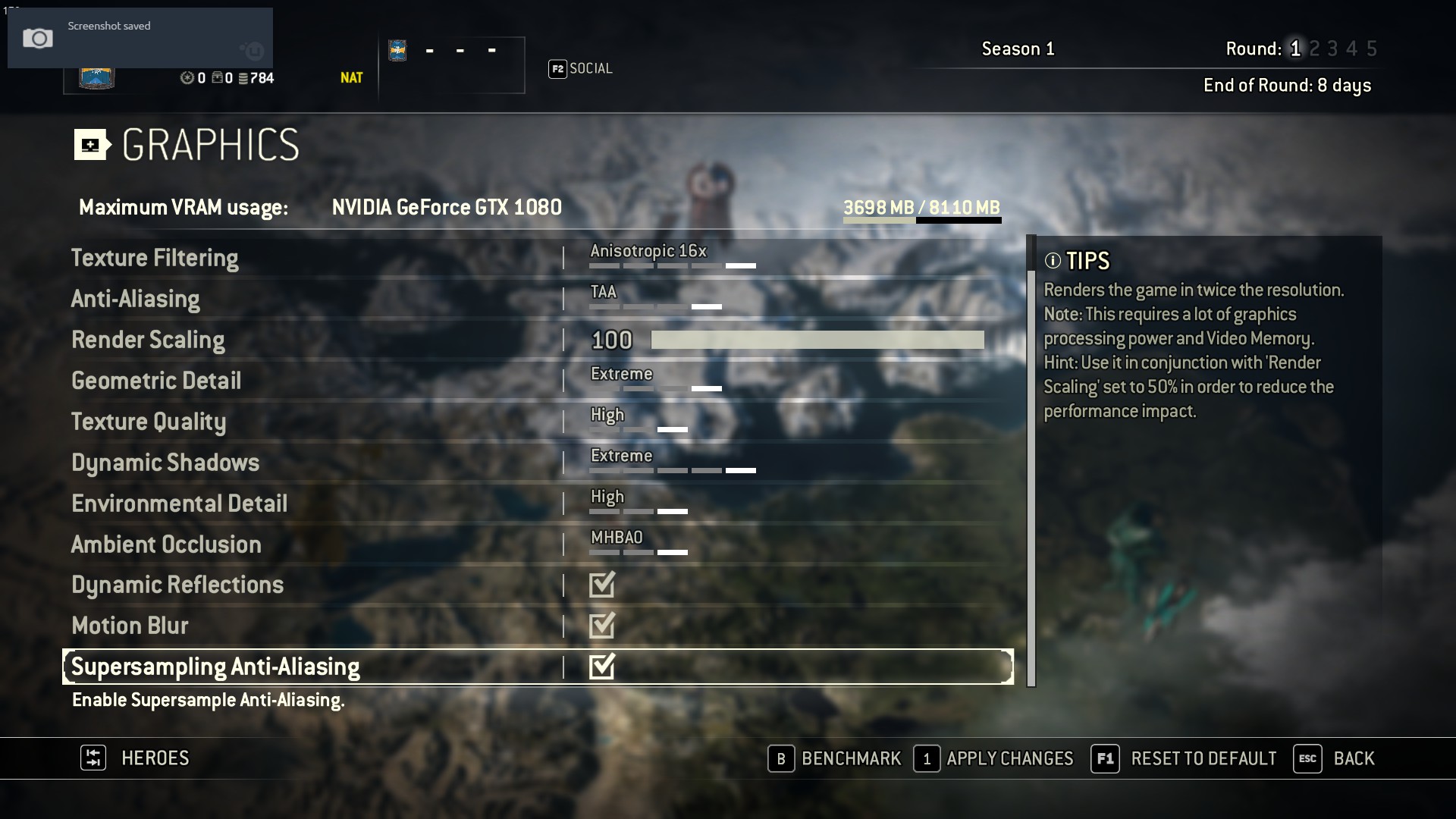Go Back from the Graphics menu
The width and height of the screenshot is (1456, 819).
click(x=1335, y=758)
